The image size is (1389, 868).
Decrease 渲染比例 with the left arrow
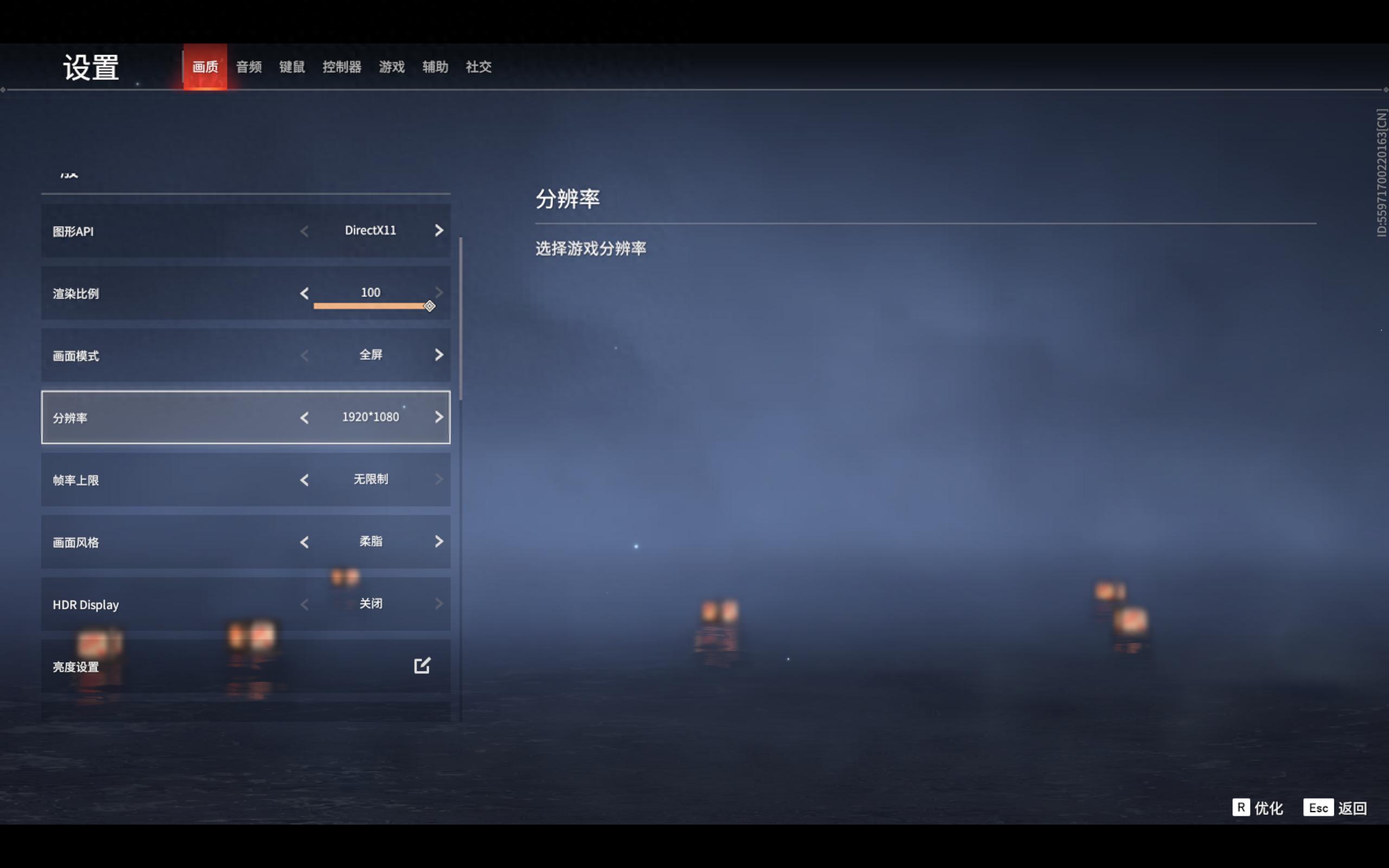click(x=305, y=293)
